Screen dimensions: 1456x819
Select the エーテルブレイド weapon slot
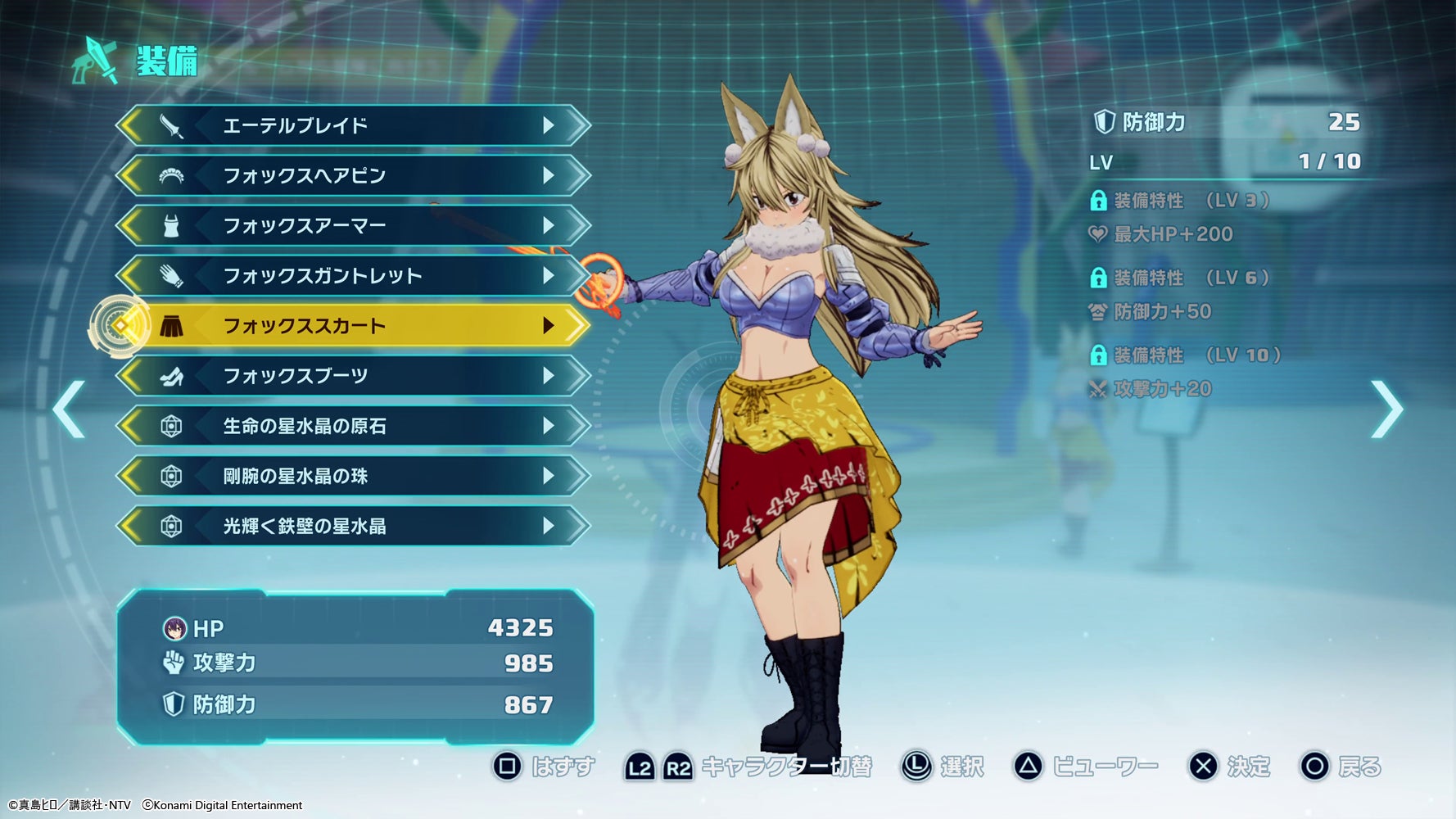tap(352, 125)
